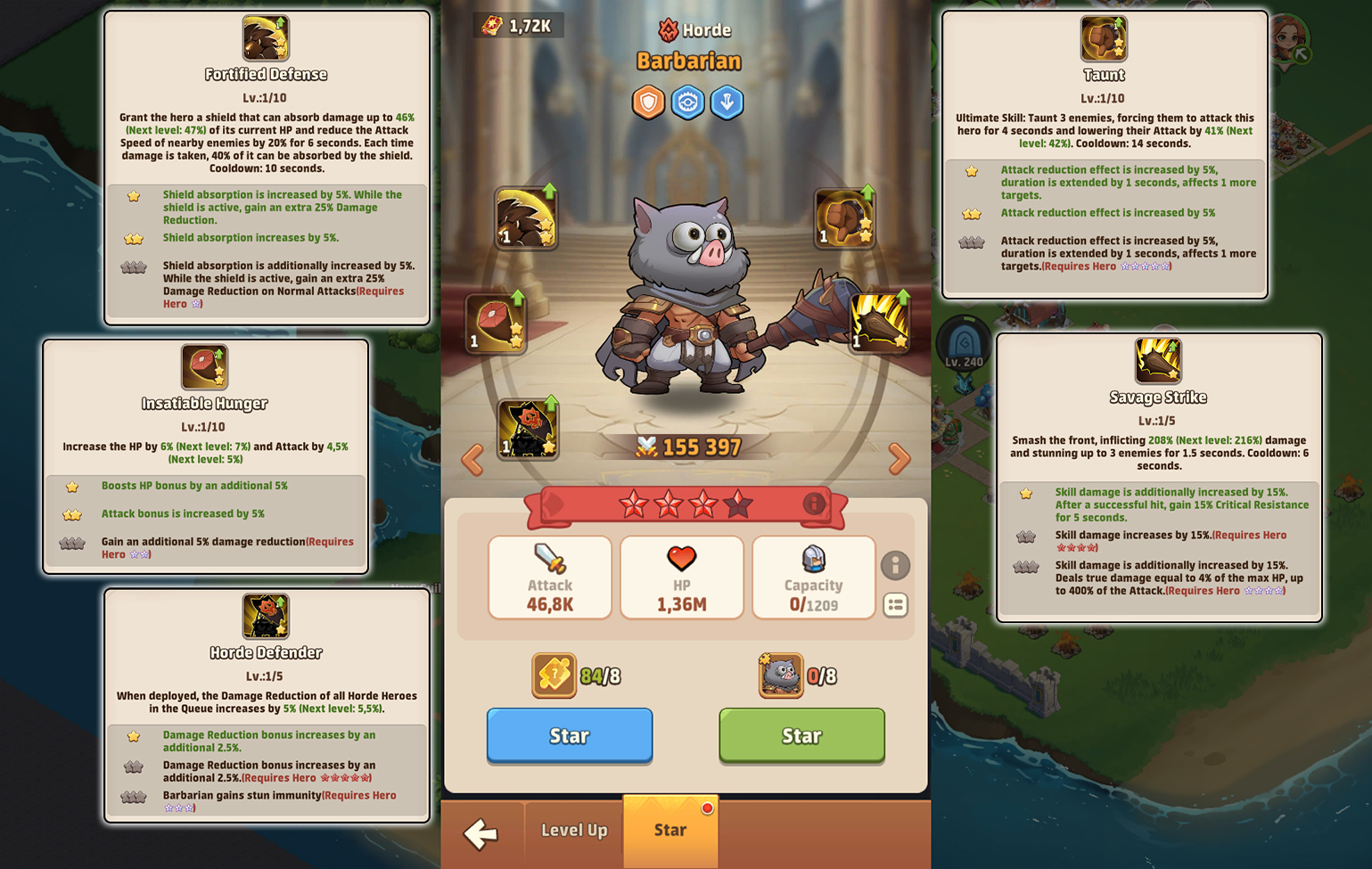Viewport: 1372px width, 869px height.
Task: Click the blue down-arrow emblem under Barbarian
Action: pyautogui.click(x=727, y=102)
